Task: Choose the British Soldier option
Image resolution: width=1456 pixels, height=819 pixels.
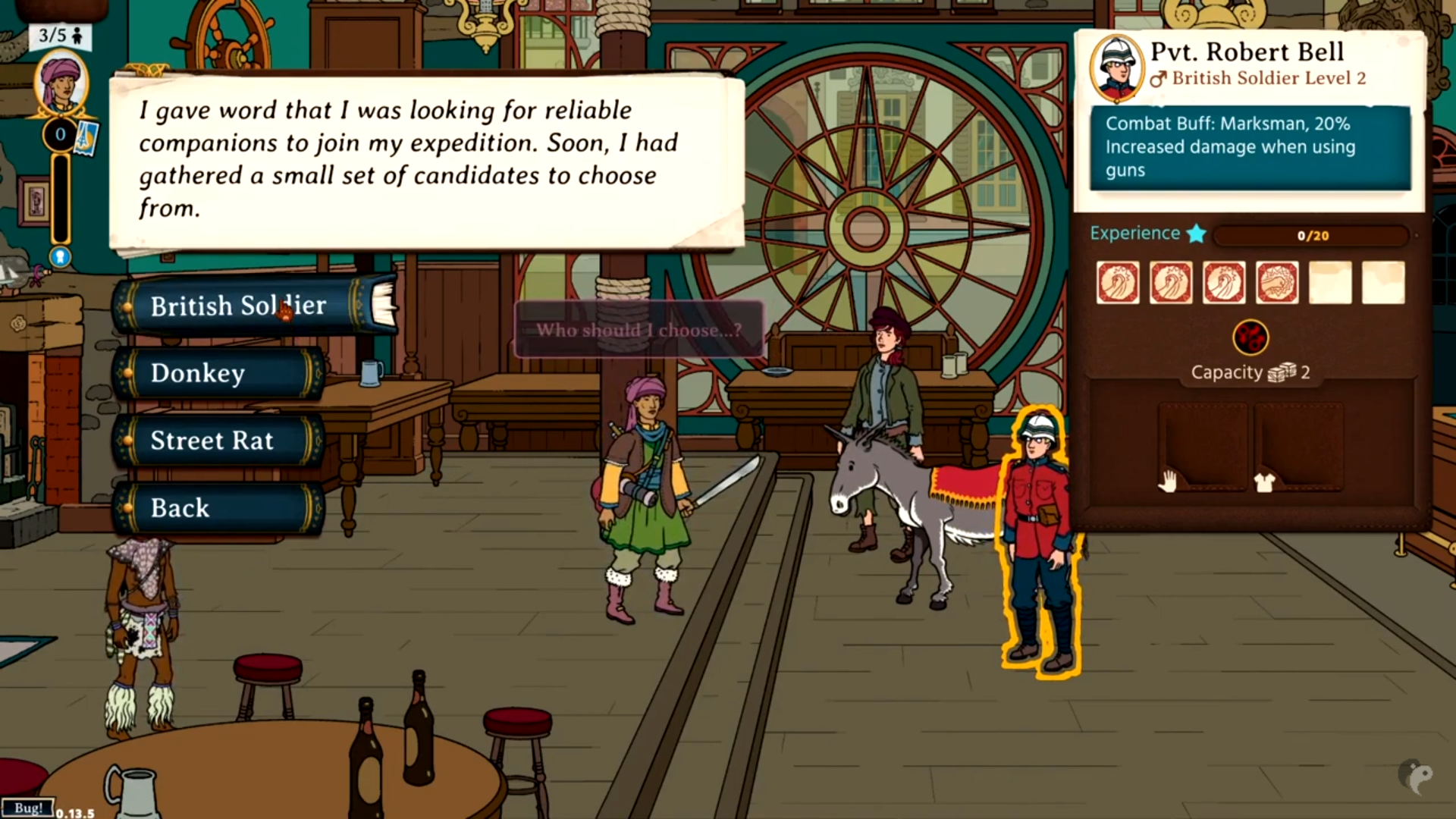Action: click(239, 306)
